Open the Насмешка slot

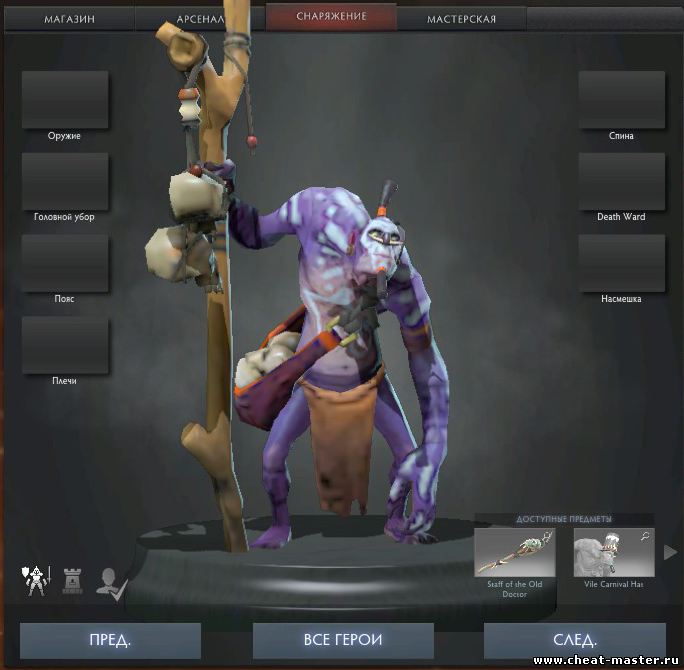(621, 263)
